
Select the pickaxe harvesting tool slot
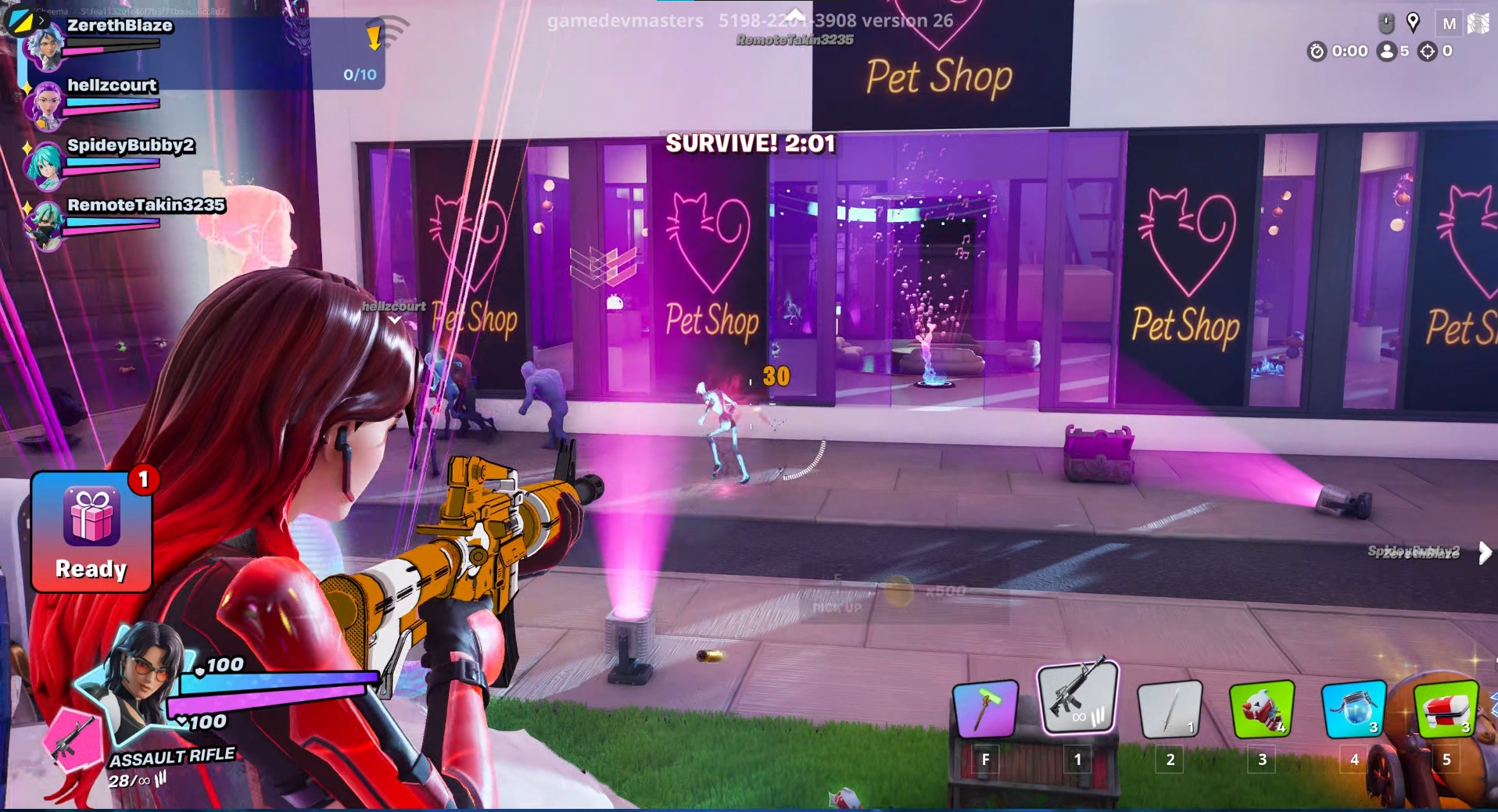point(985,708)
